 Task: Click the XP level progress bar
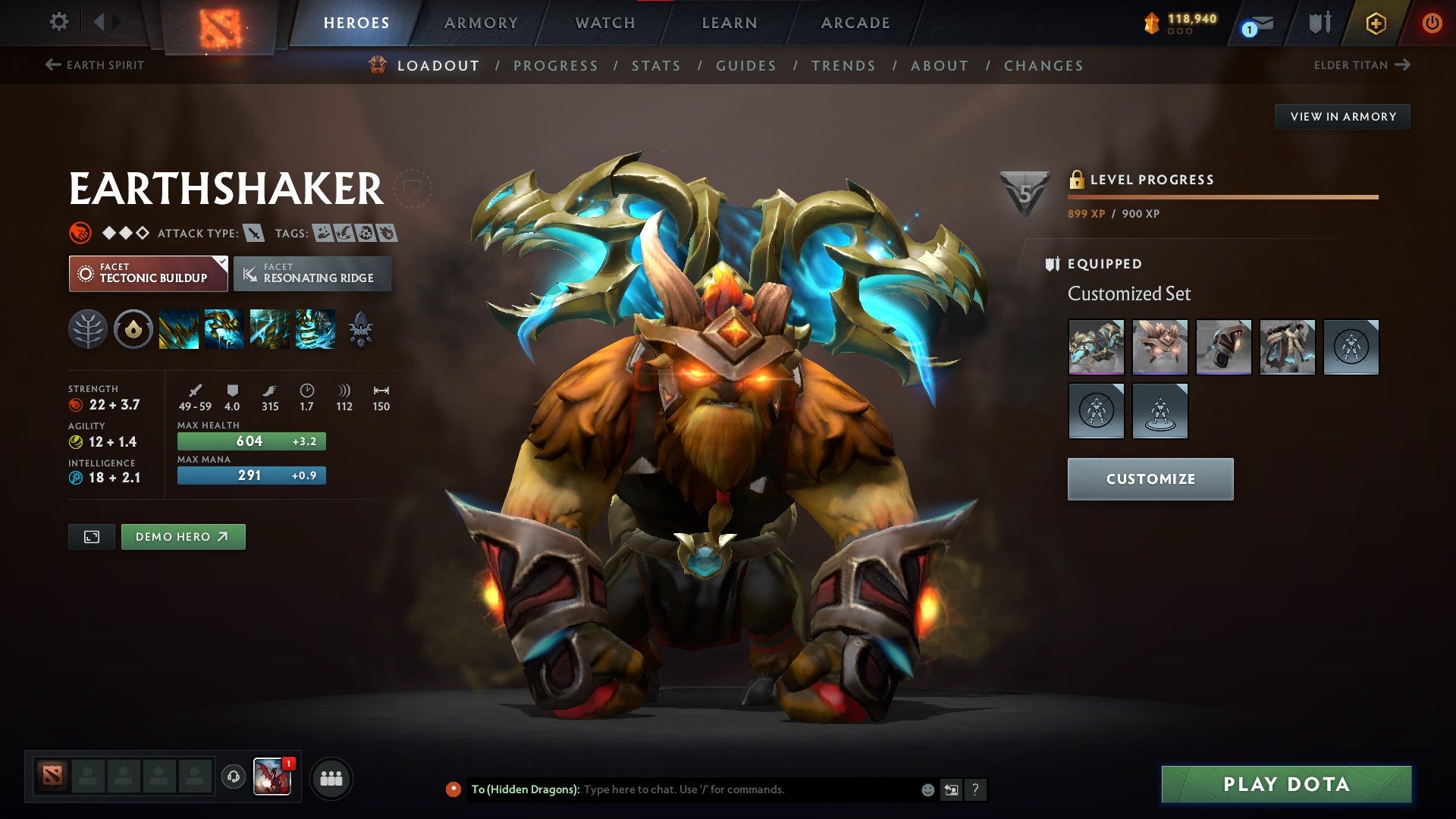(x=1221, y=198)
